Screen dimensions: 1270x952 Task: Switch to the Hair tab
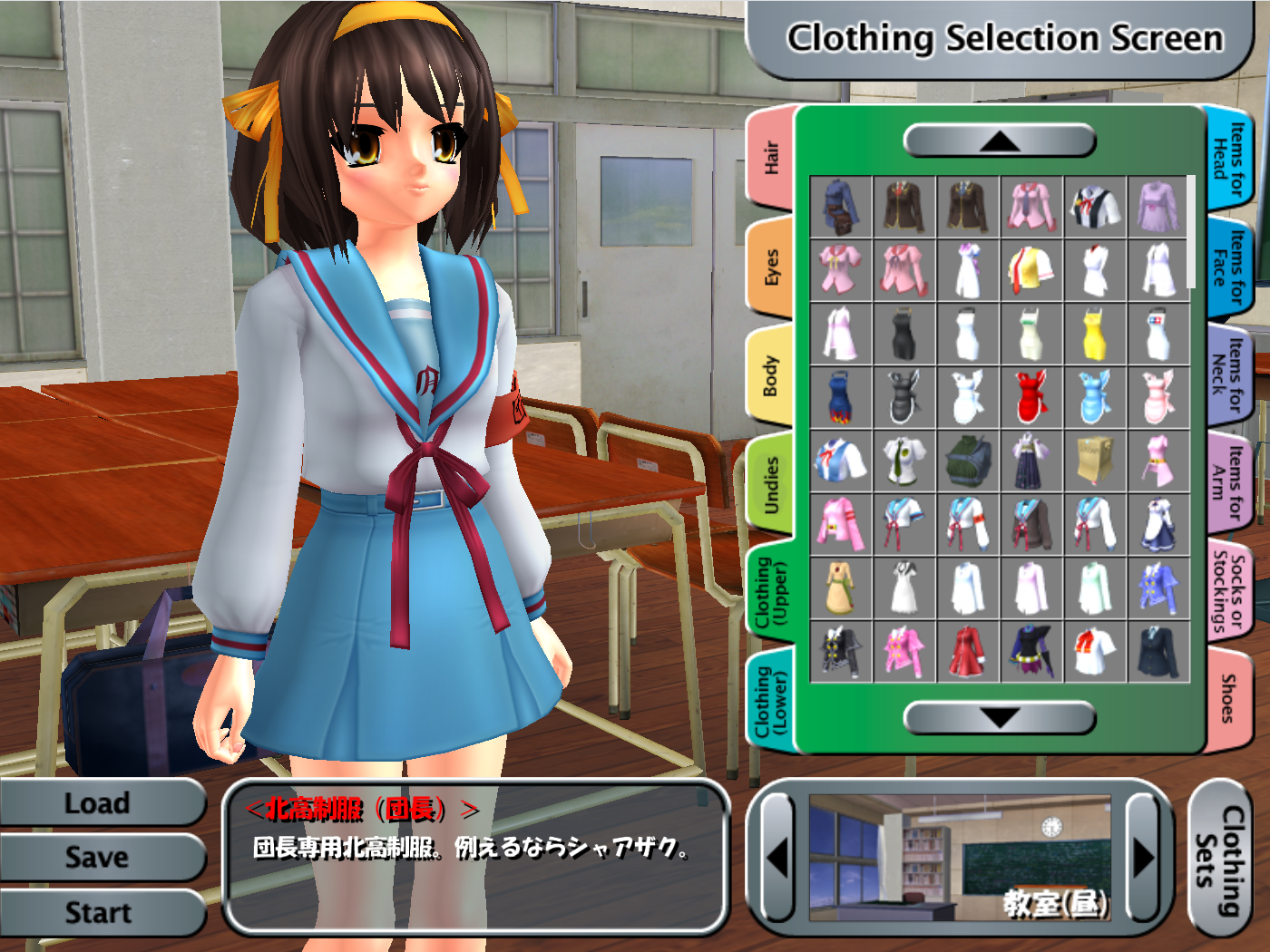coord(771,157)
